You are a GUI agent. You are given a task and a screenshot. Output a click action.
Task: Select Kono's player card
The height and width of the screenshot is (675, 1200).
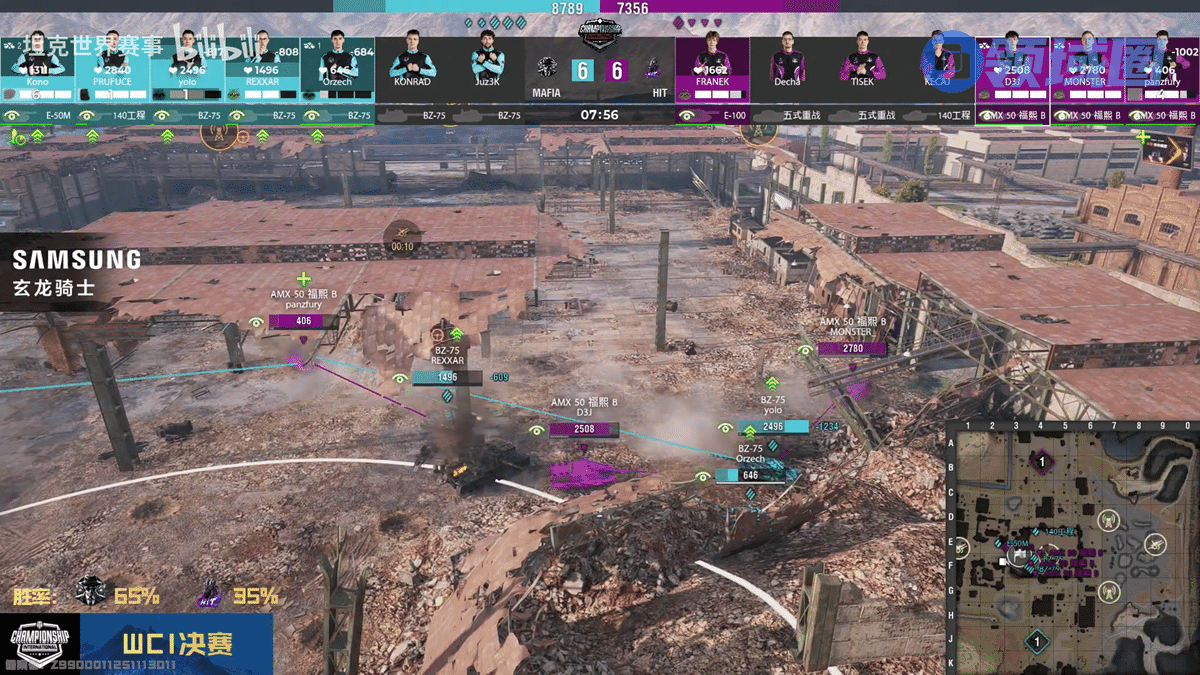point(37,68)
